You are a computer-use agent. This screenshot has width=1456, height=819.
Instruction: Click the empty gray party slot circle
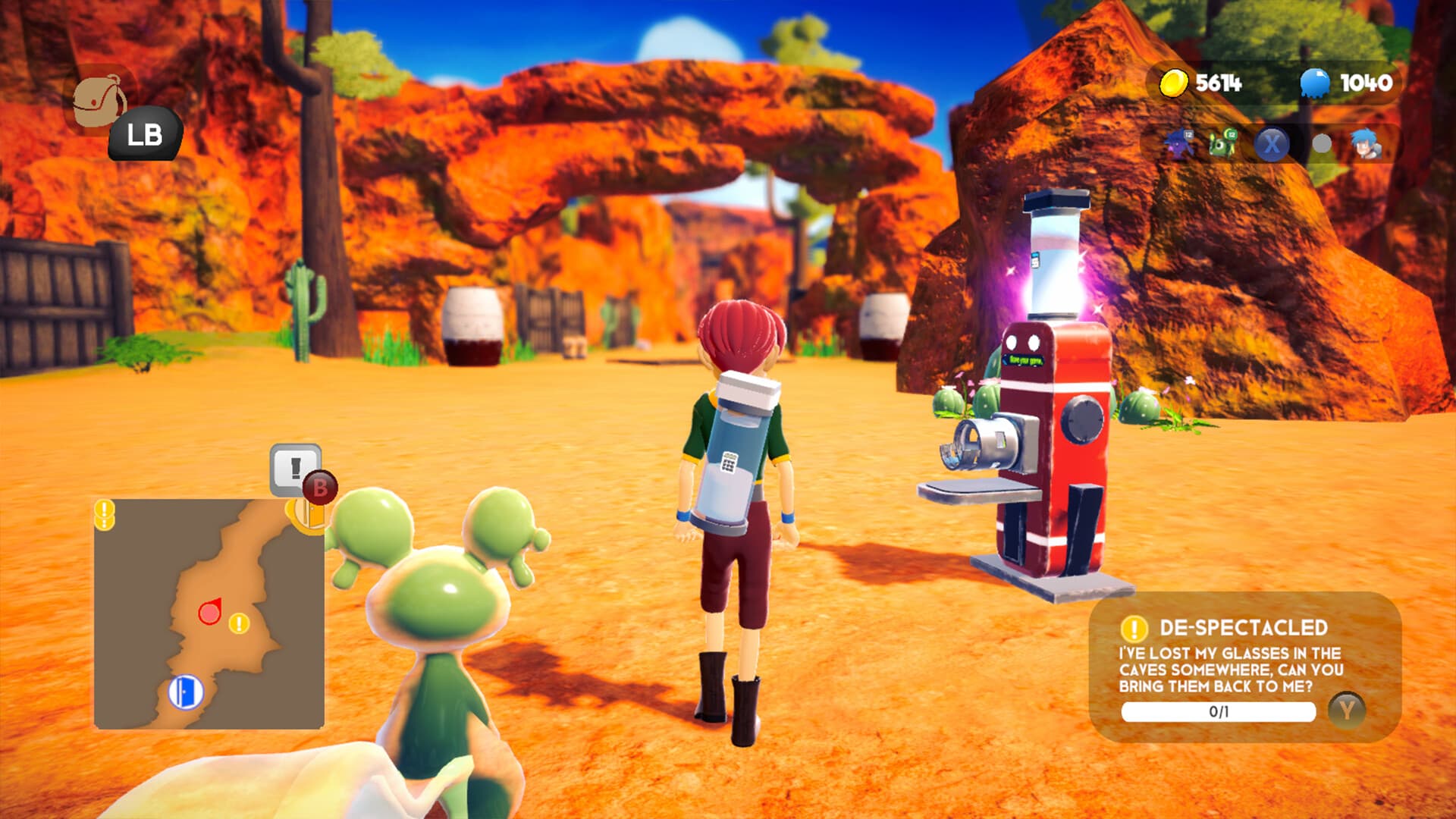tap(1320, 145)
